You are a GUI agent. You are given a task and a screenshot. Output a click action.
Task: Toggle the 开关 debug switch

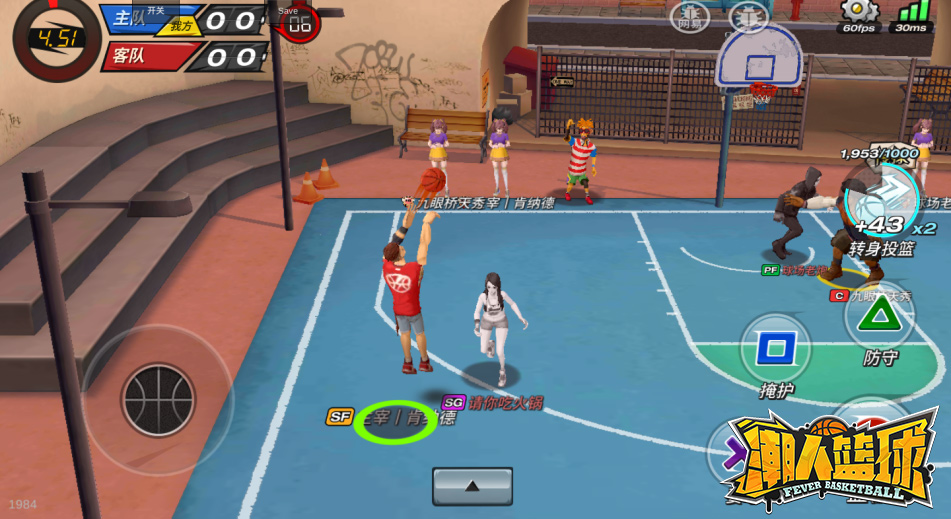[x=155, y=10]
